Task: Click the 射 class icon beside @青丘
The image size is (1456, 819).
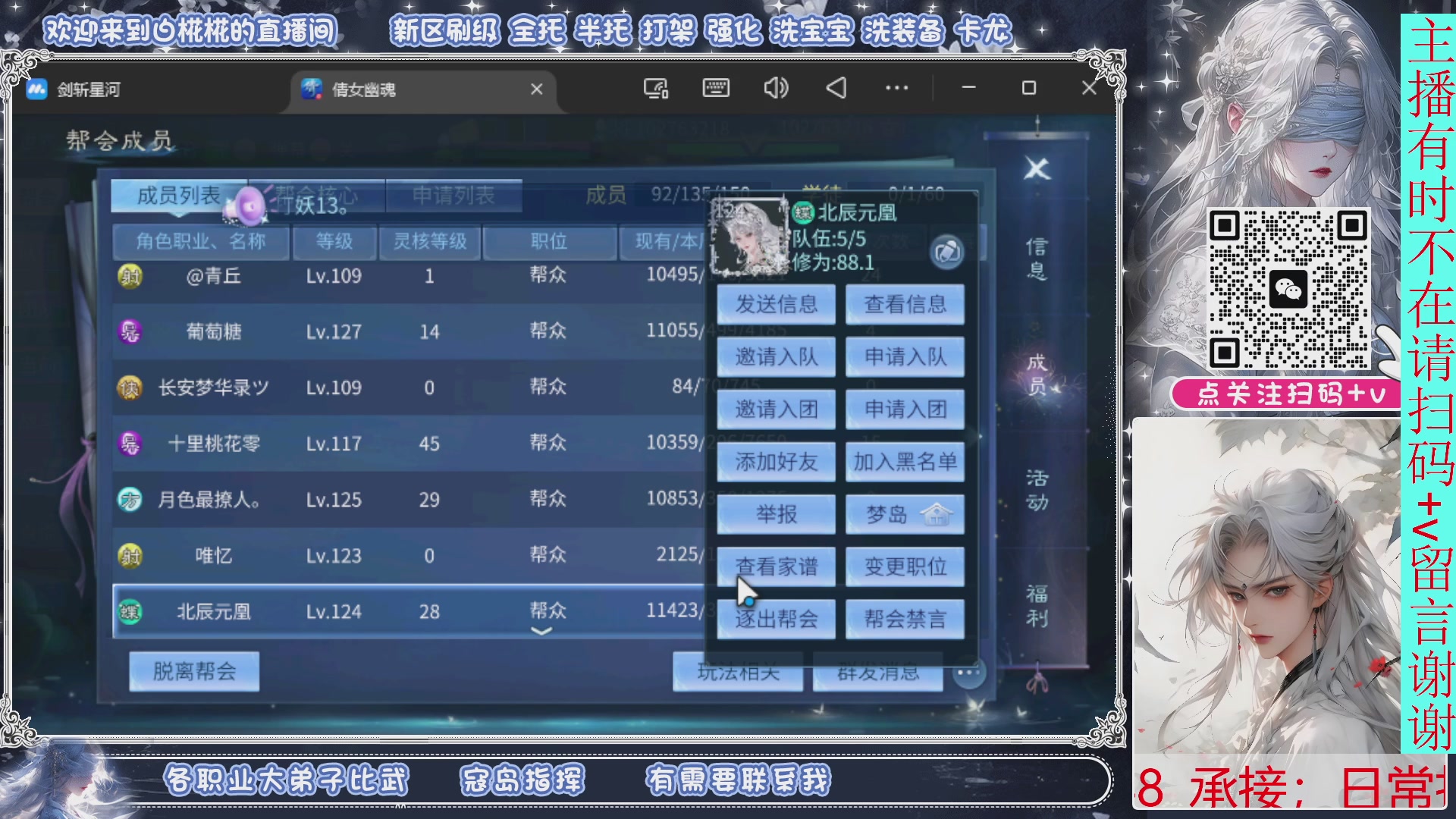Action: click(129, 275)
